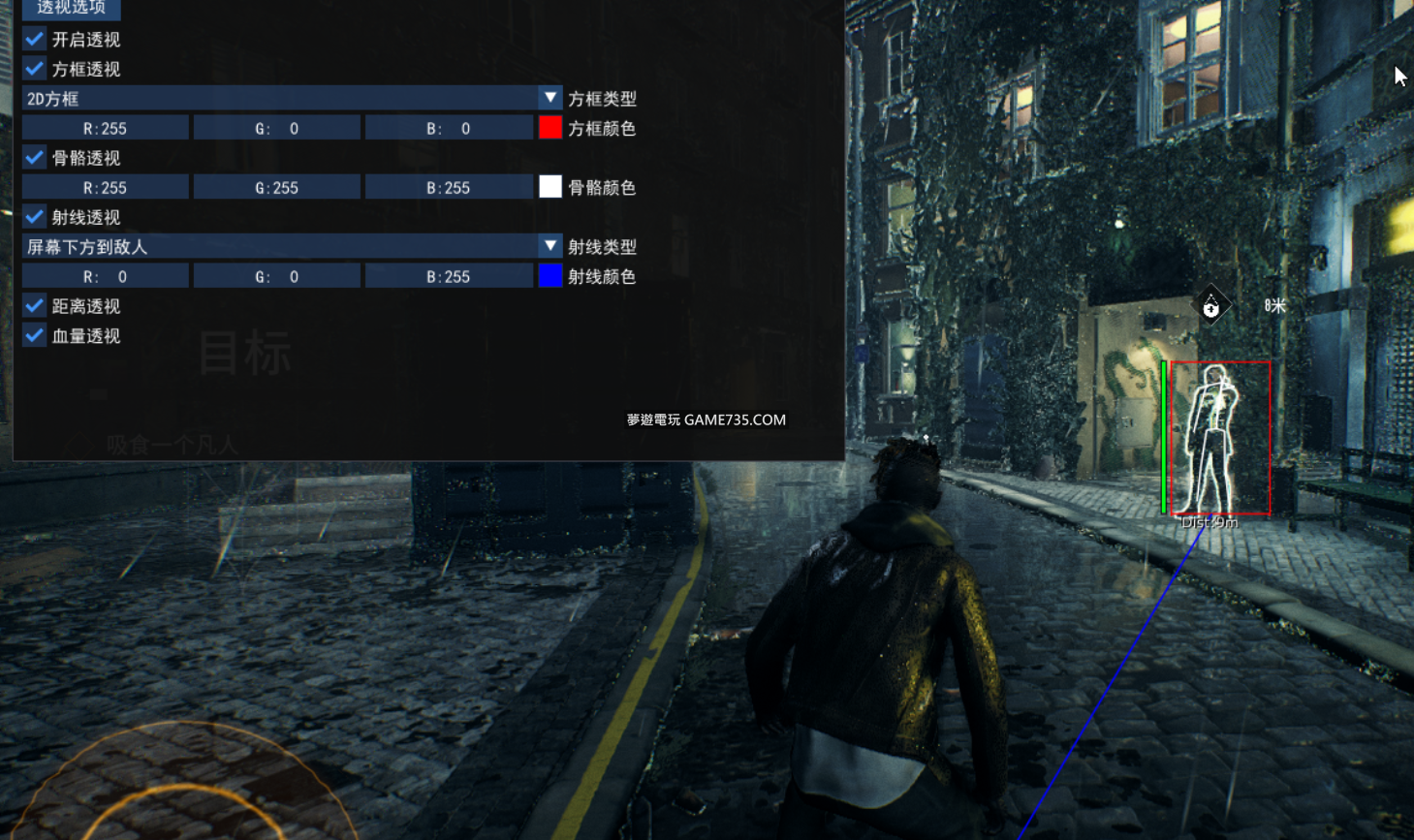Adjust the box color R:255 slider
The image size is (1414, 840).
pos(106,129)
